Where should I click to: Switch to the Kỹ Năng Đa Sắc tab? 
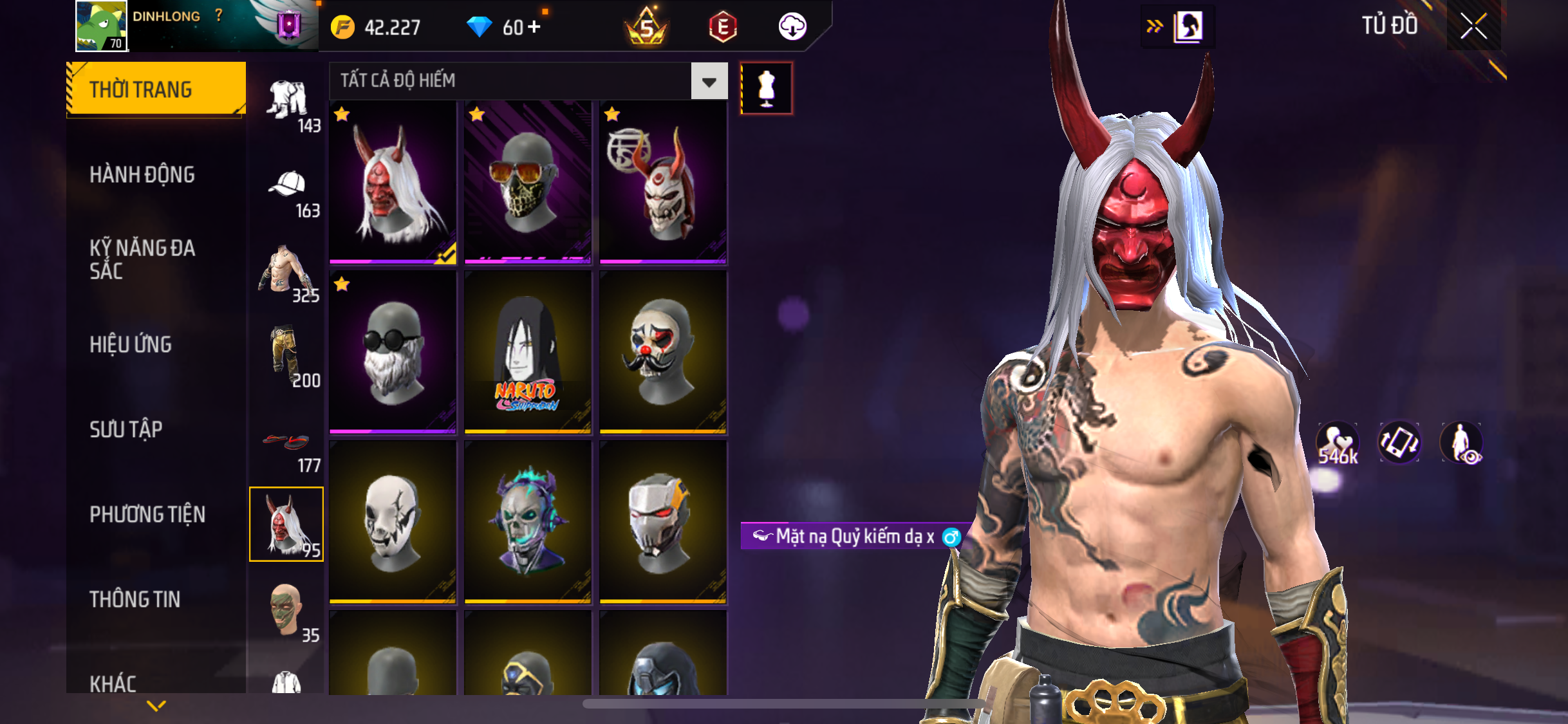point(142,259)
